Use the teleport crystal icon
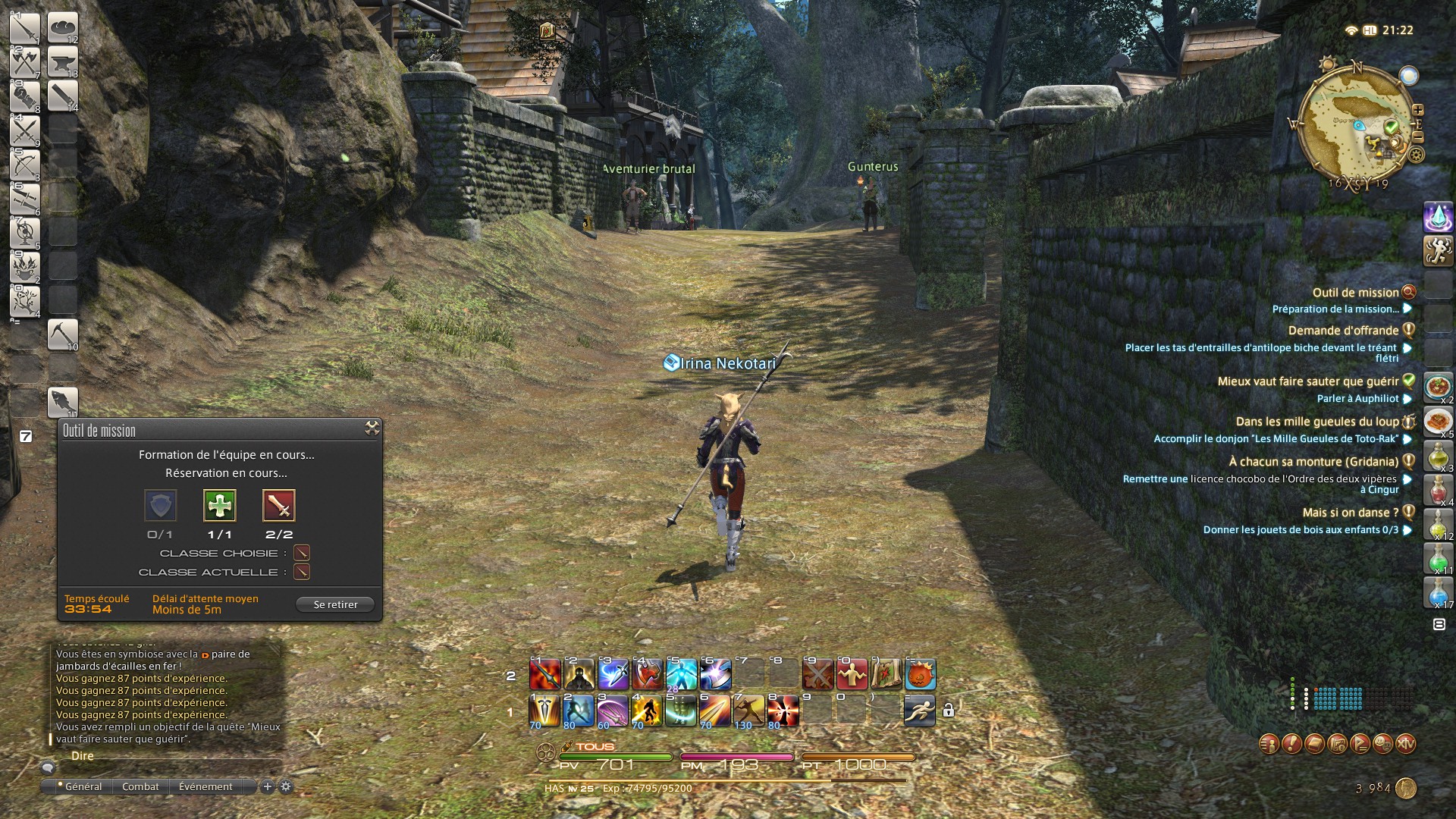This screenshot has height=819, width=1456. click(1438, 218)
